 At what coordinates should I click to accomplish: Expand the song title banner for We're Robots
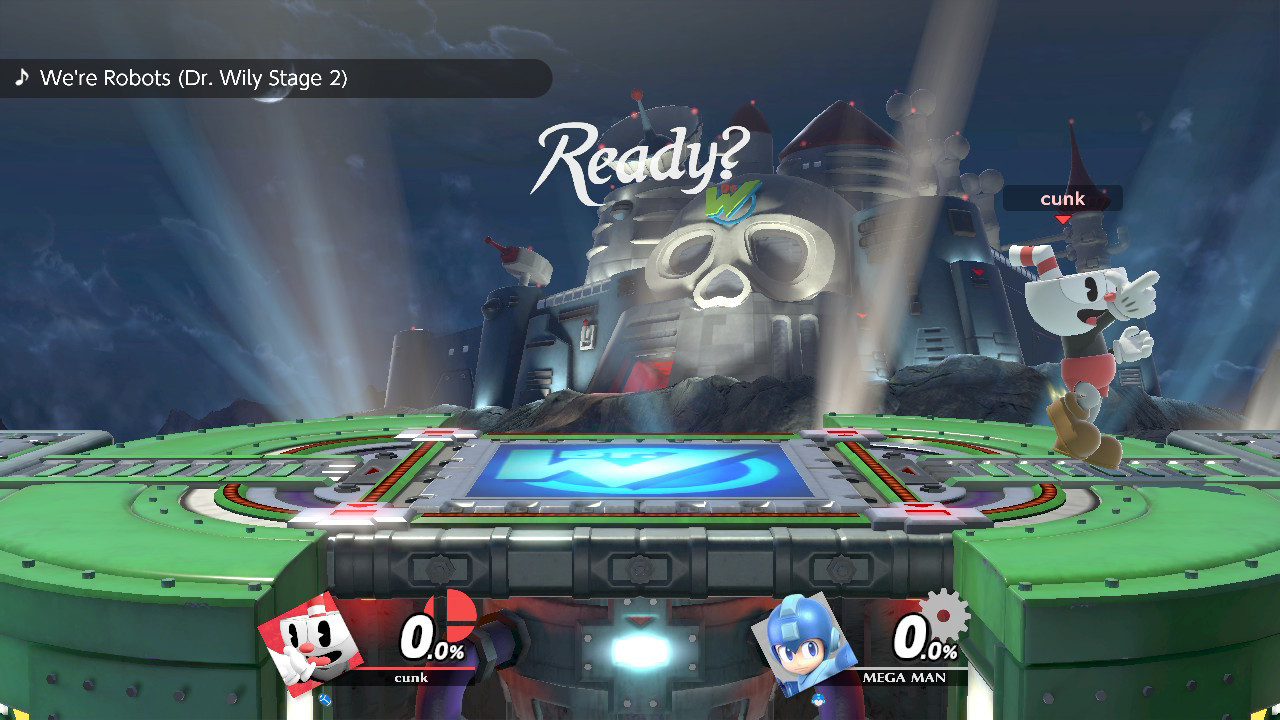point(275,77)
